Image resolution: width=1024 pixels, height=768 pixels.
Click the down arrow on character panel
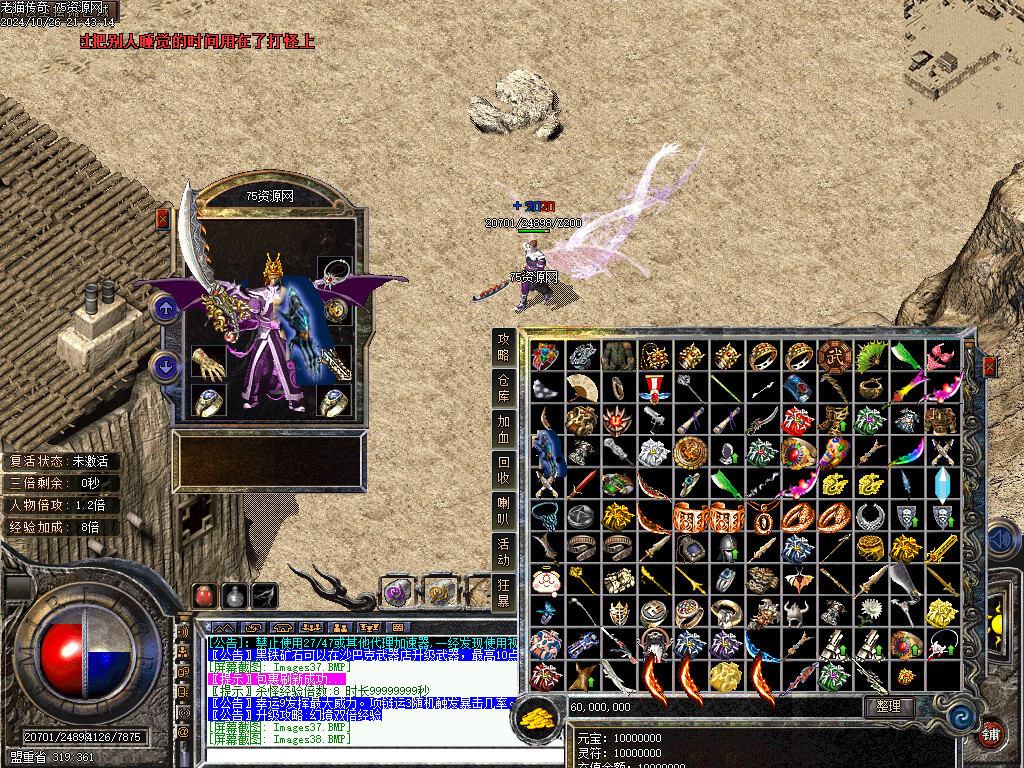point(165,366)
